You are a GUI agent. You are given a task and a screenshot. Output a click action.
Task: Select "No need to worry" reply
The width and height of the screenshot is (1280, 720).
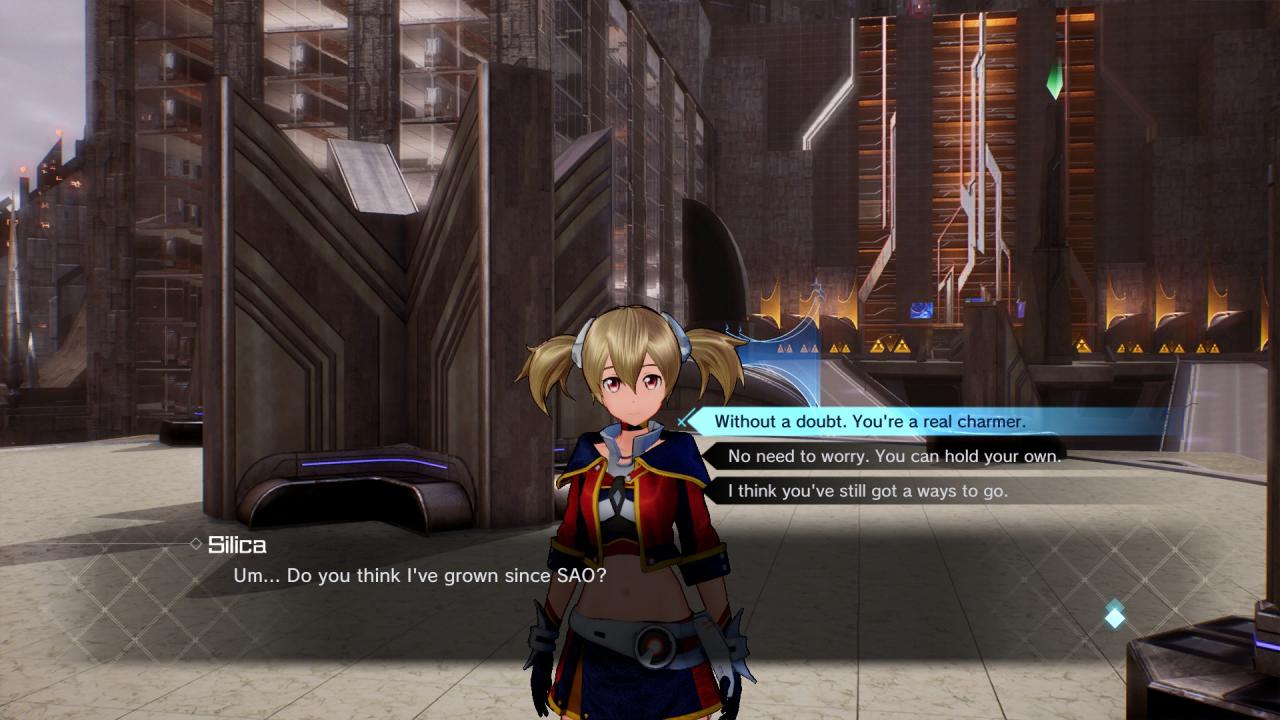click(x=894, y=456)
